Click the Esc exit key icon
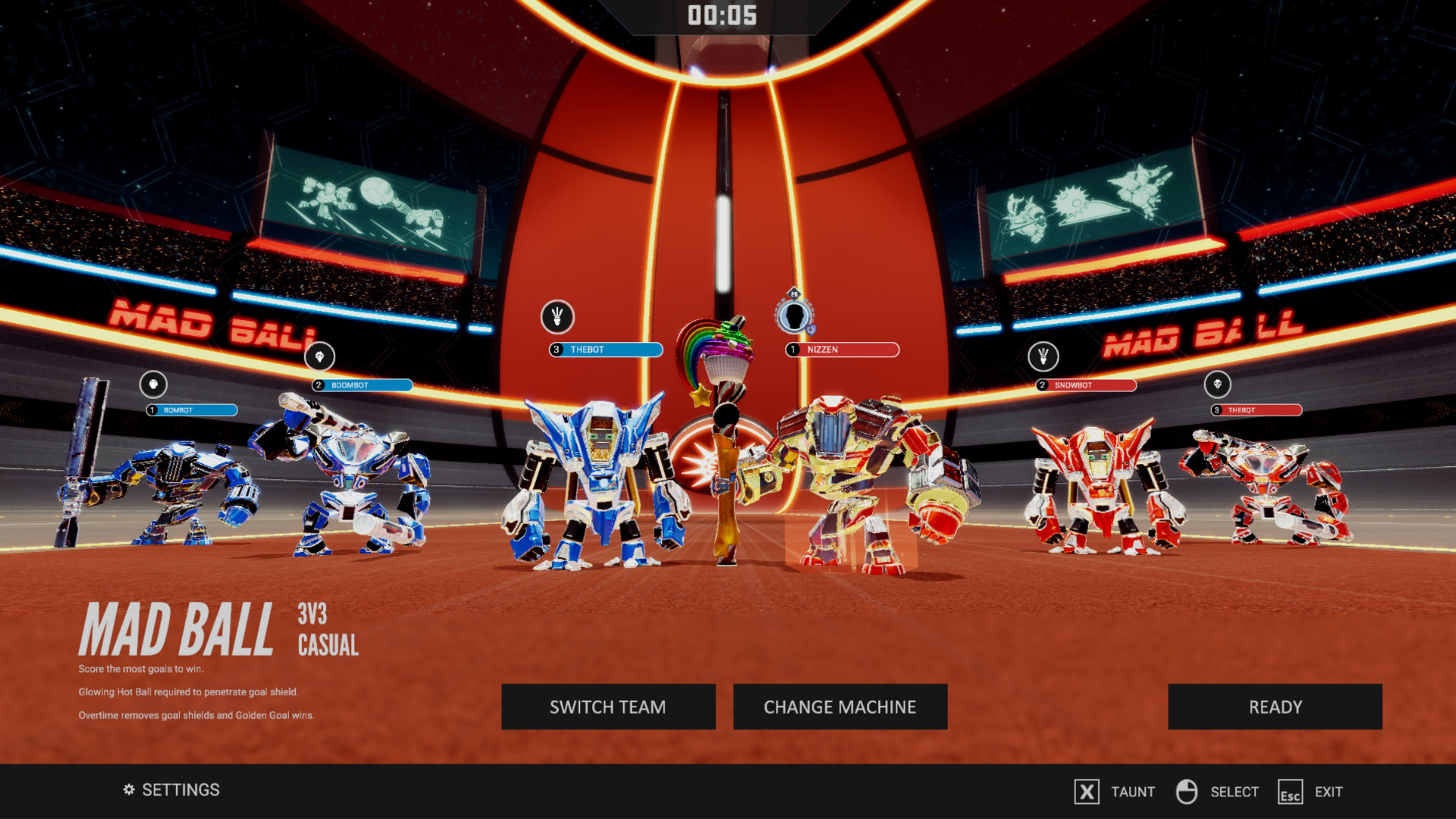 (1289, 792)
